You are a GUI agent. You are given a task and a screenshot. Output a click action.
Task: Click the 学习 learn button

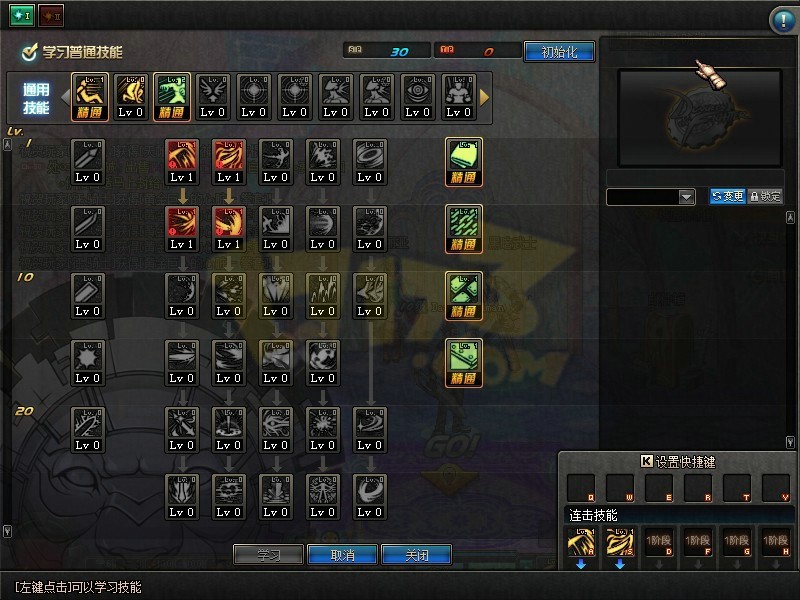[x=267, y=555]
